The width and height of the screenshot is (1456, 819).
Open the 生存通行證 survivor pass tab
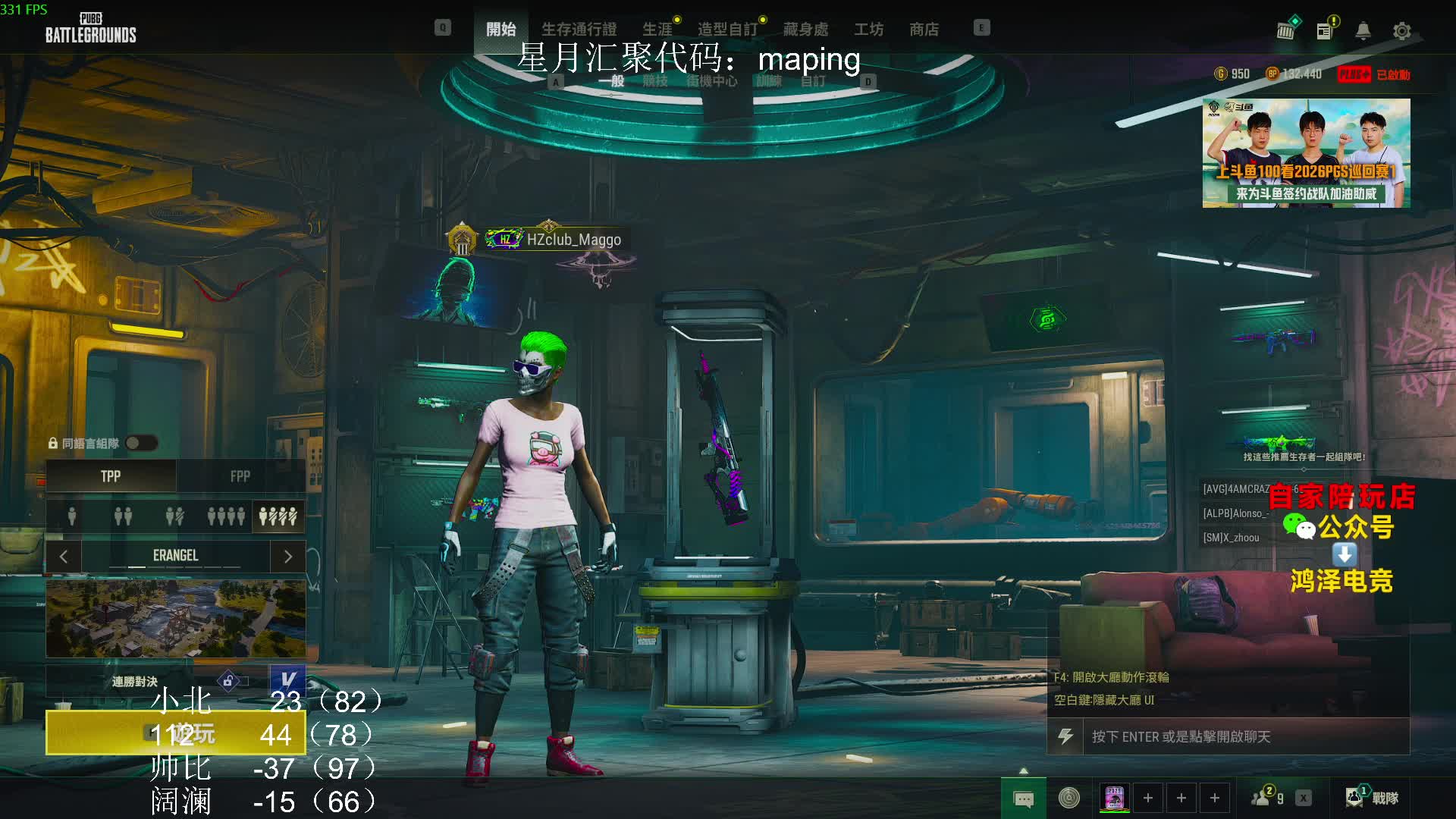(x=579, y=29)
